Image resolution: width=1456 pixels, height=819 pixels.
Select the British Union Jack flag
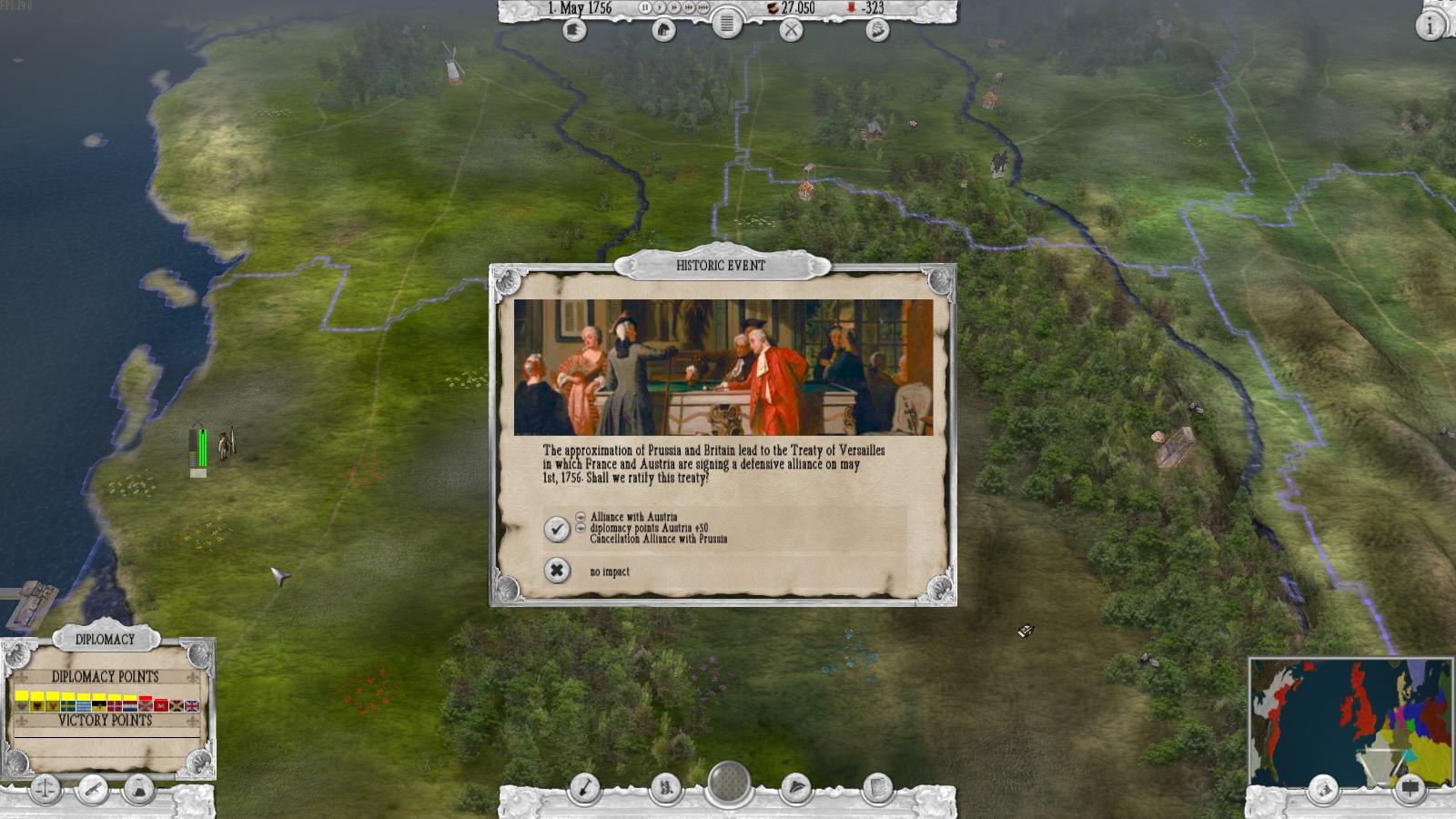click(192, 705)
